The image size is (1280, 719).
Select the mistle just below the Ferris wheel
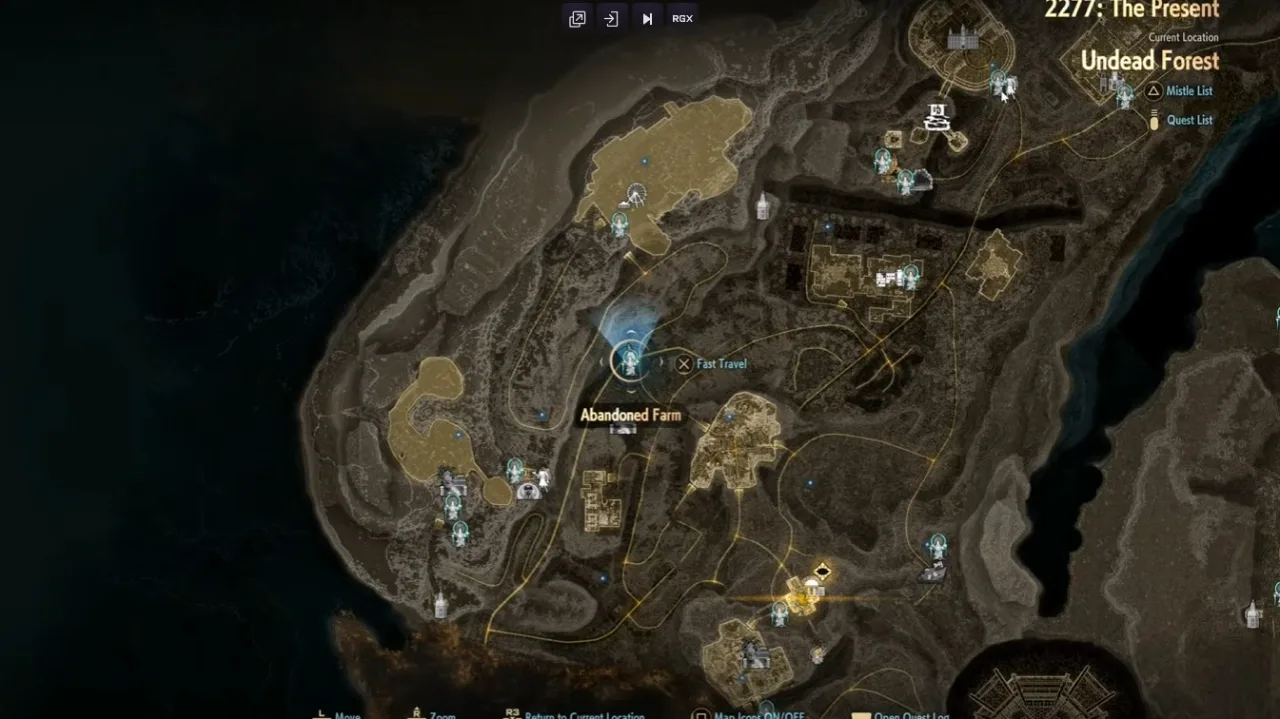pos(620,224)
